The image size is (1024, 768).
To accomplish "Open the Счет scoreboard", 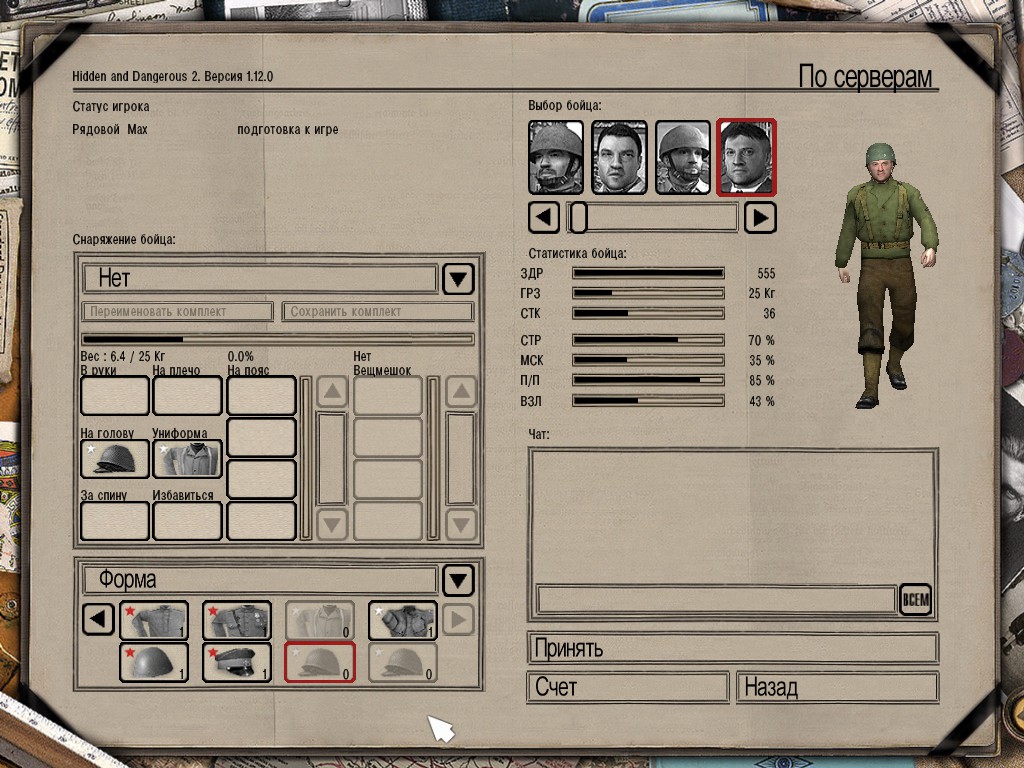I will [x=627, y=688].
